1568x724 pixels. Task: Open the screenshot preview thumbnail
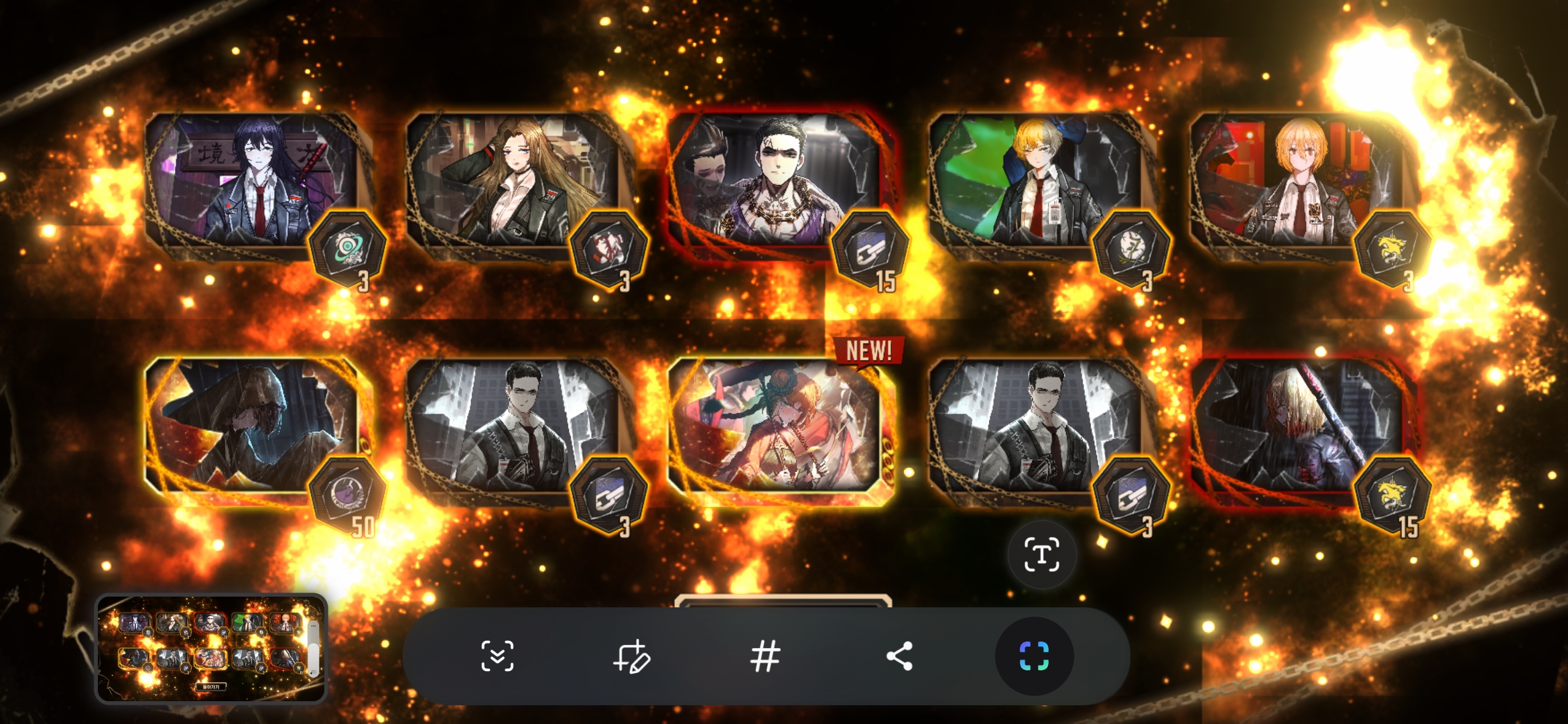tap(210, 648)
